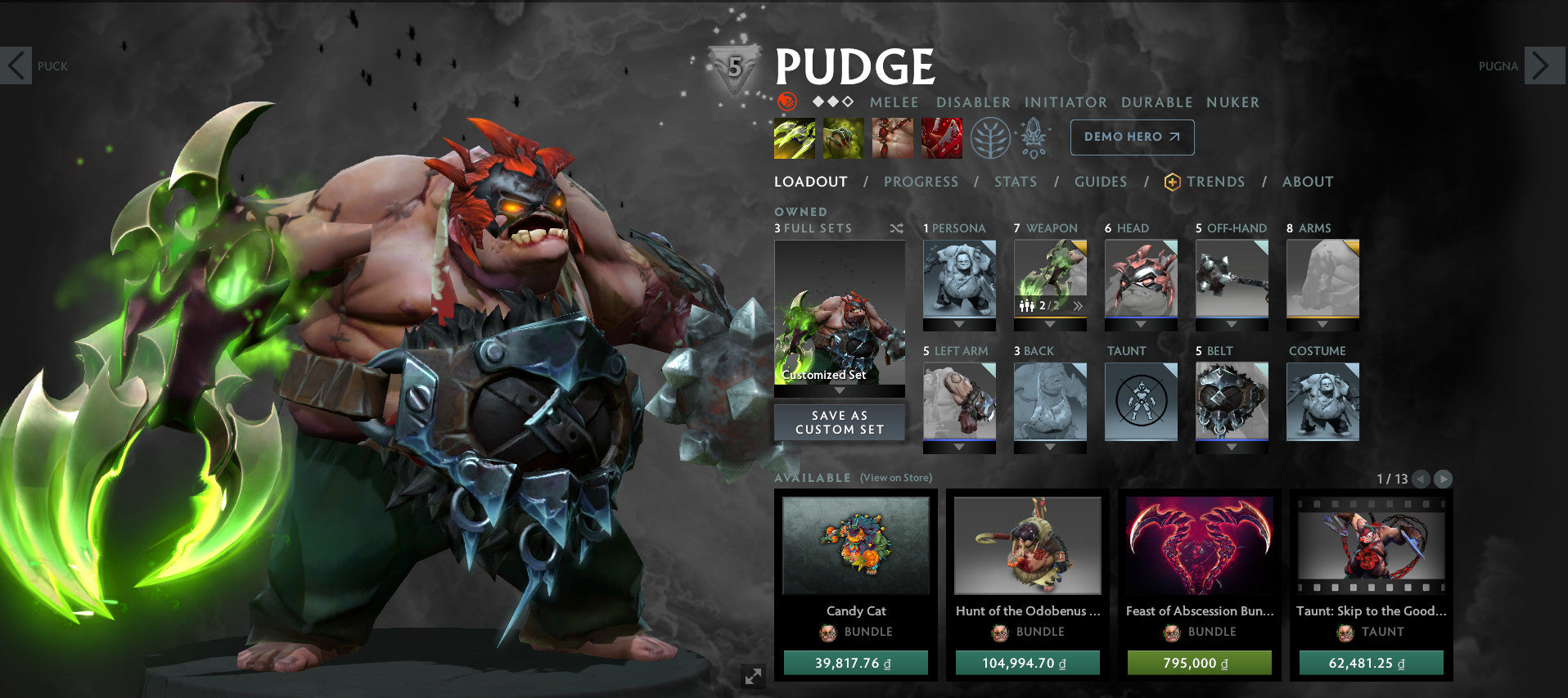Click the shuffle icon beside 3 Full Sets
The width and height of the screenshot is (1568, 698).
pos(895,228)
